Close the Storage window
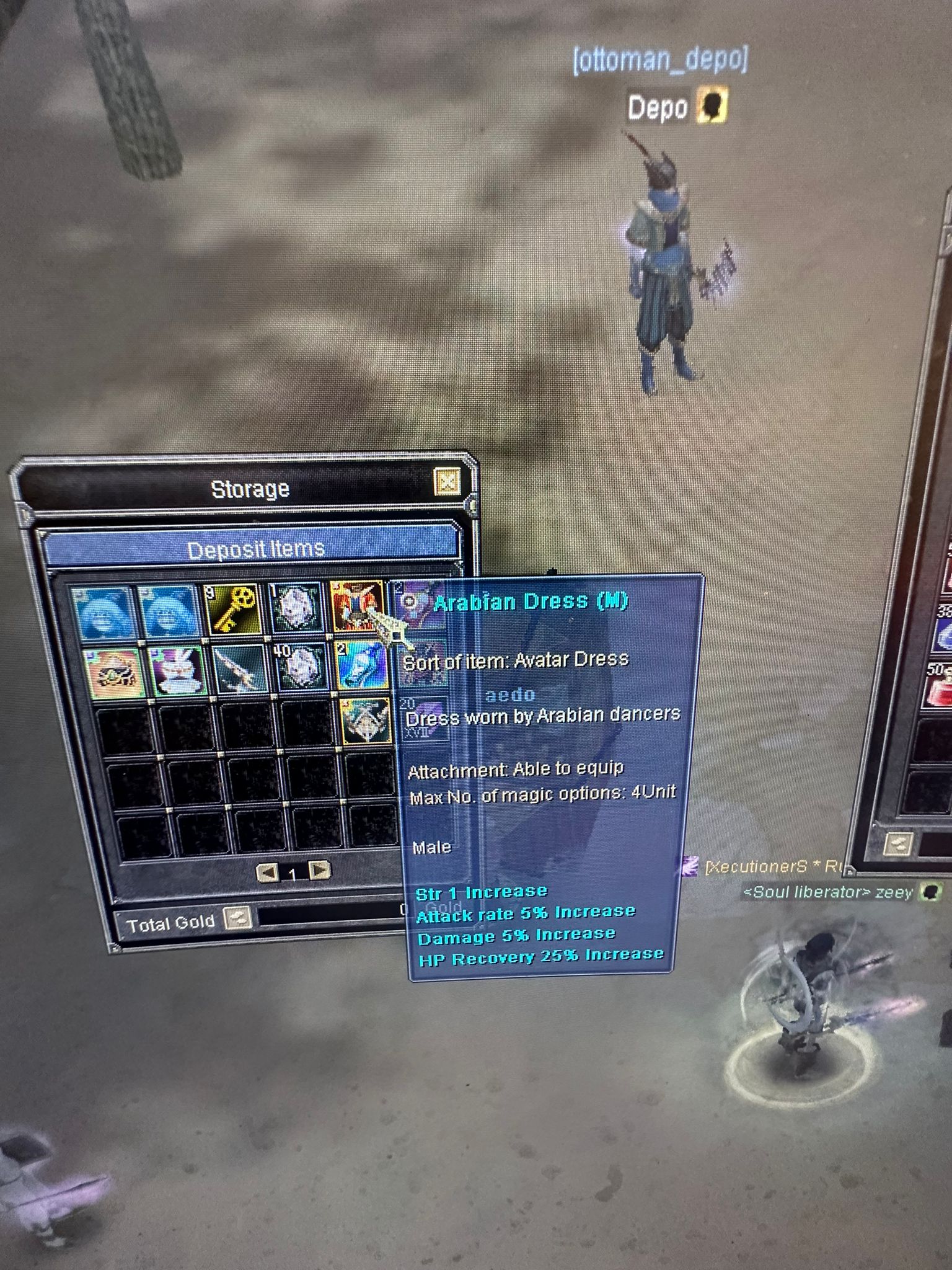Viewport: 952px width, 1270px height. (447, 482)
